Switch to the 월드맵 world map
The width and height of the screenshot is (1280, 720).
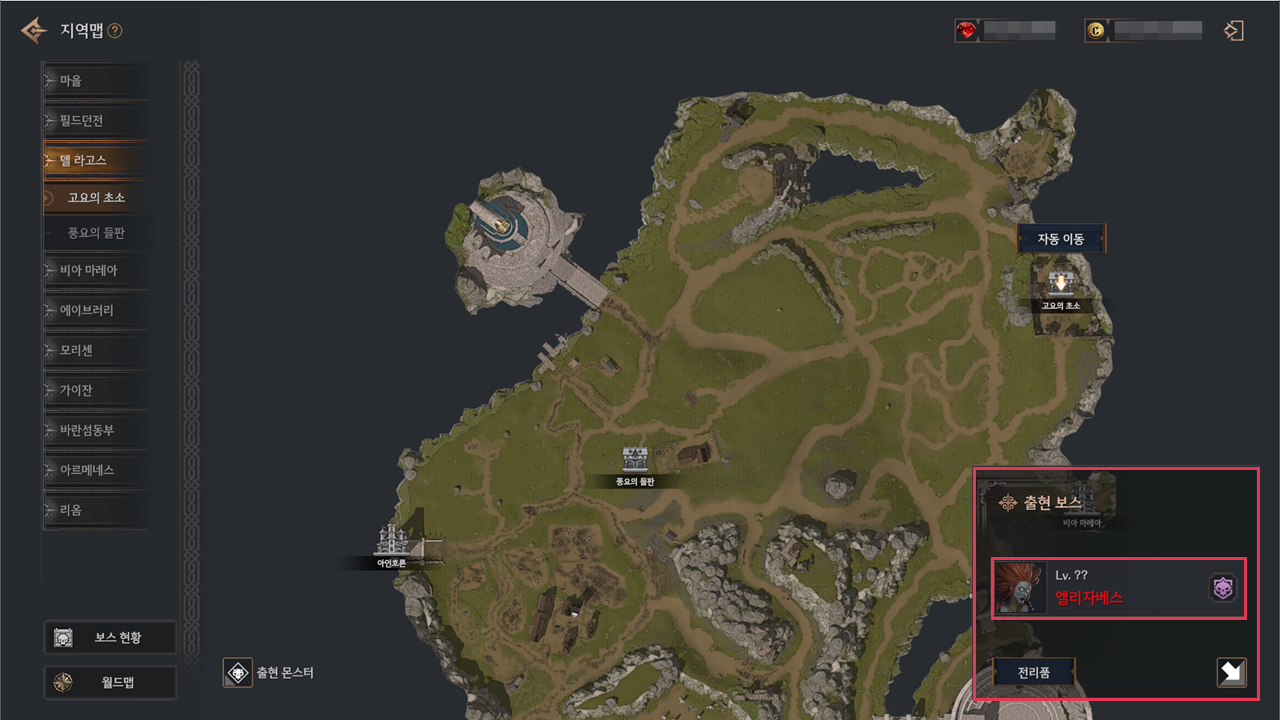point(110,683)
